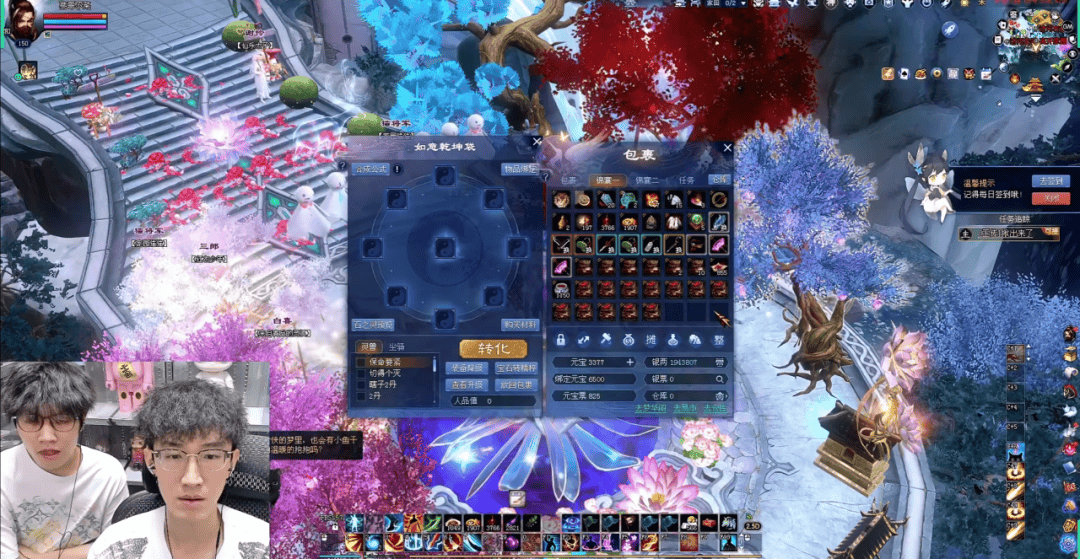The height and width of the screenshot is (559, 1080).
Task: Close the 包裹 inventory window
Action: [x=728, y=148]
